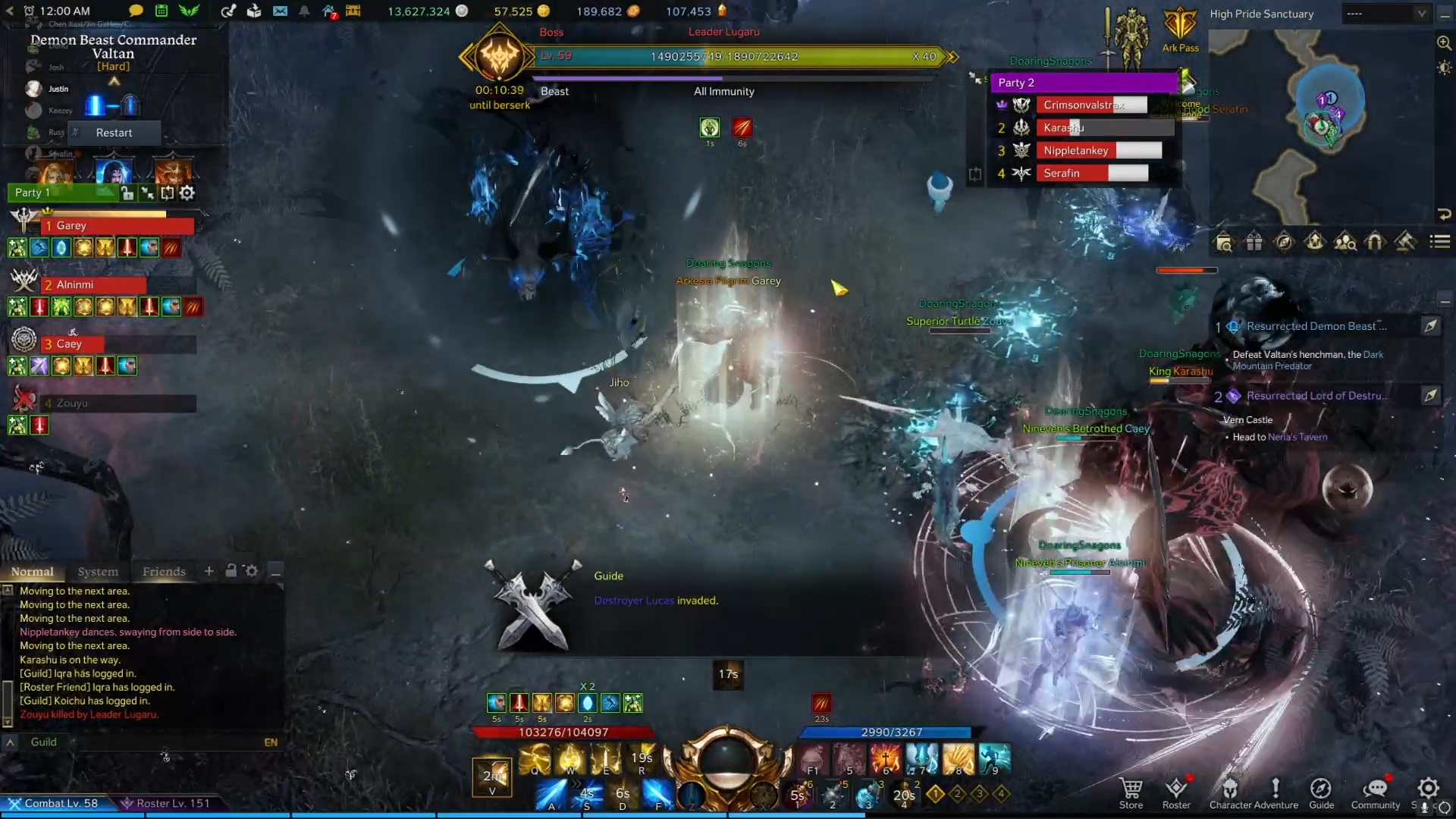1456x819 pixels.
Task: Open the Store cart icon
Action: (1131, 789)
